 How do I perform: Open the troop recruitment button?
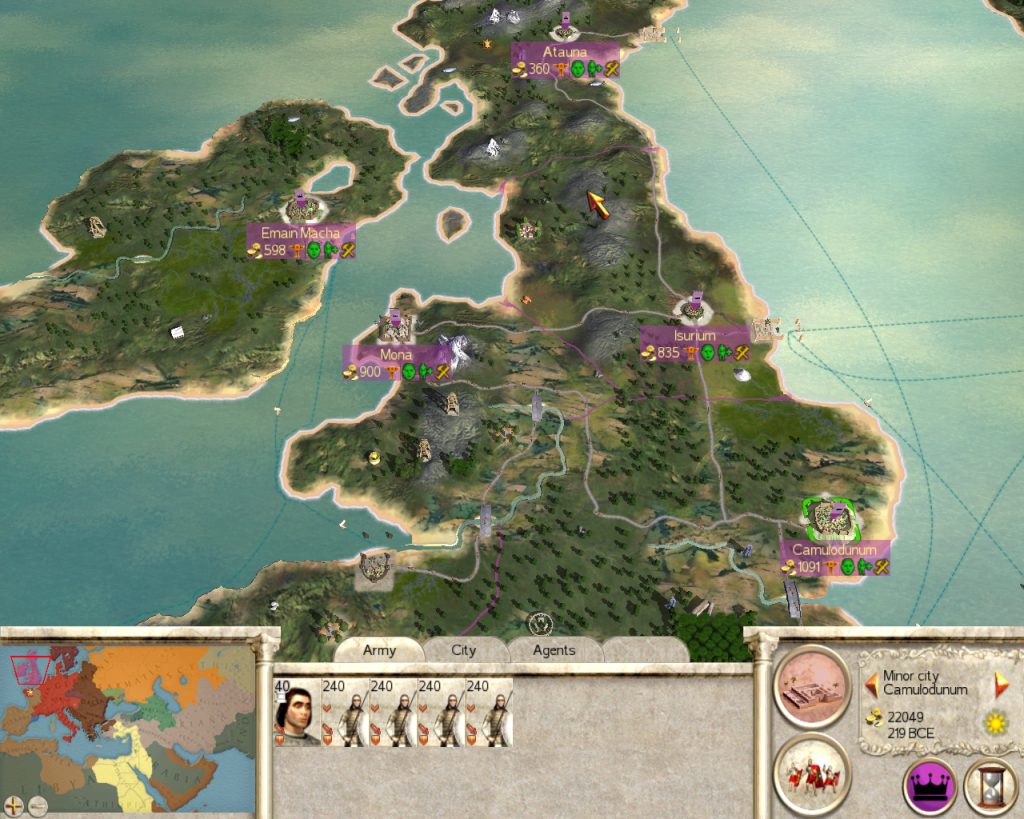point(811,772)
